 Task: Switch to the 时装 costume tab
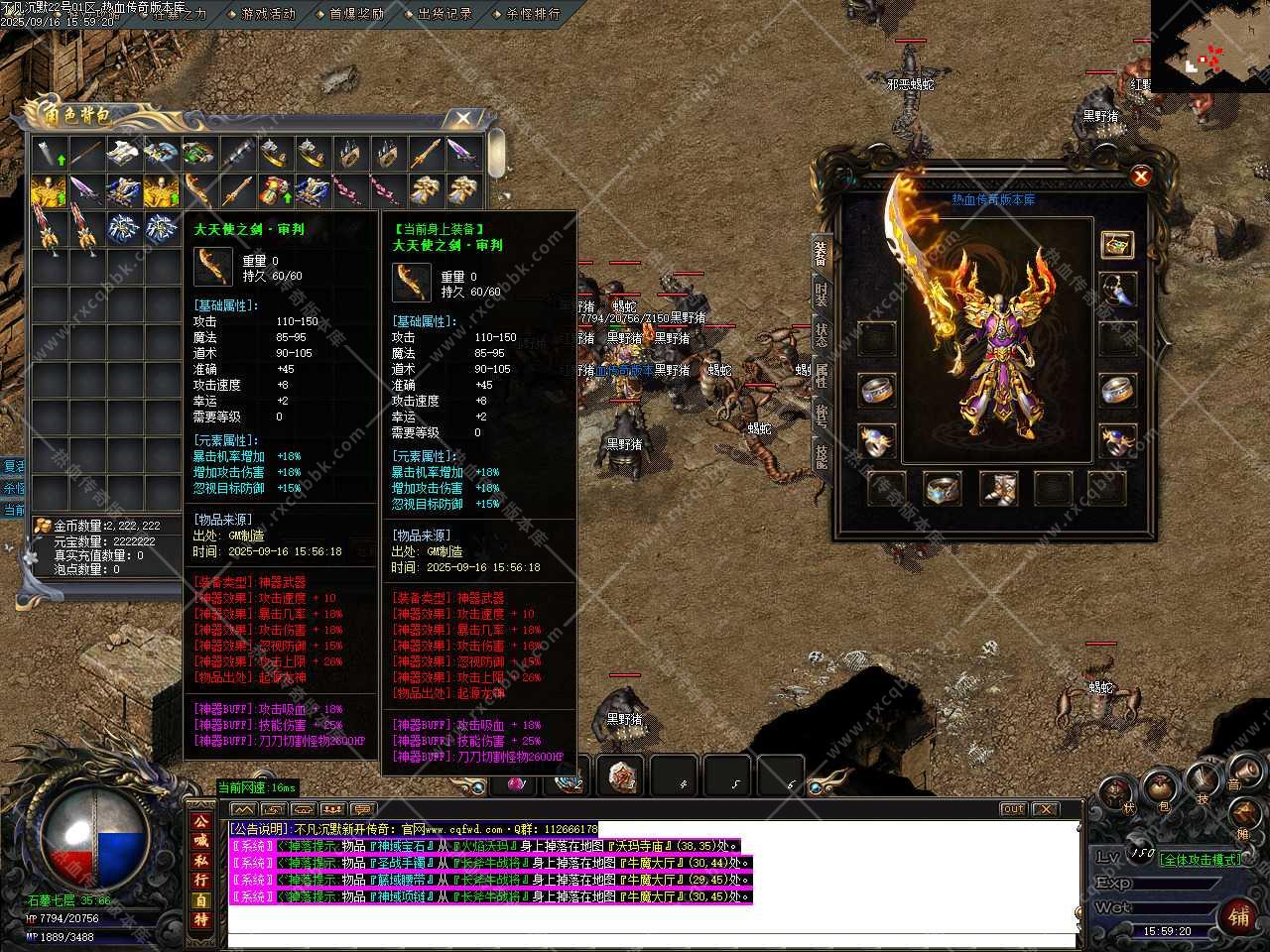pyautogui.click(x=822, y=294)
